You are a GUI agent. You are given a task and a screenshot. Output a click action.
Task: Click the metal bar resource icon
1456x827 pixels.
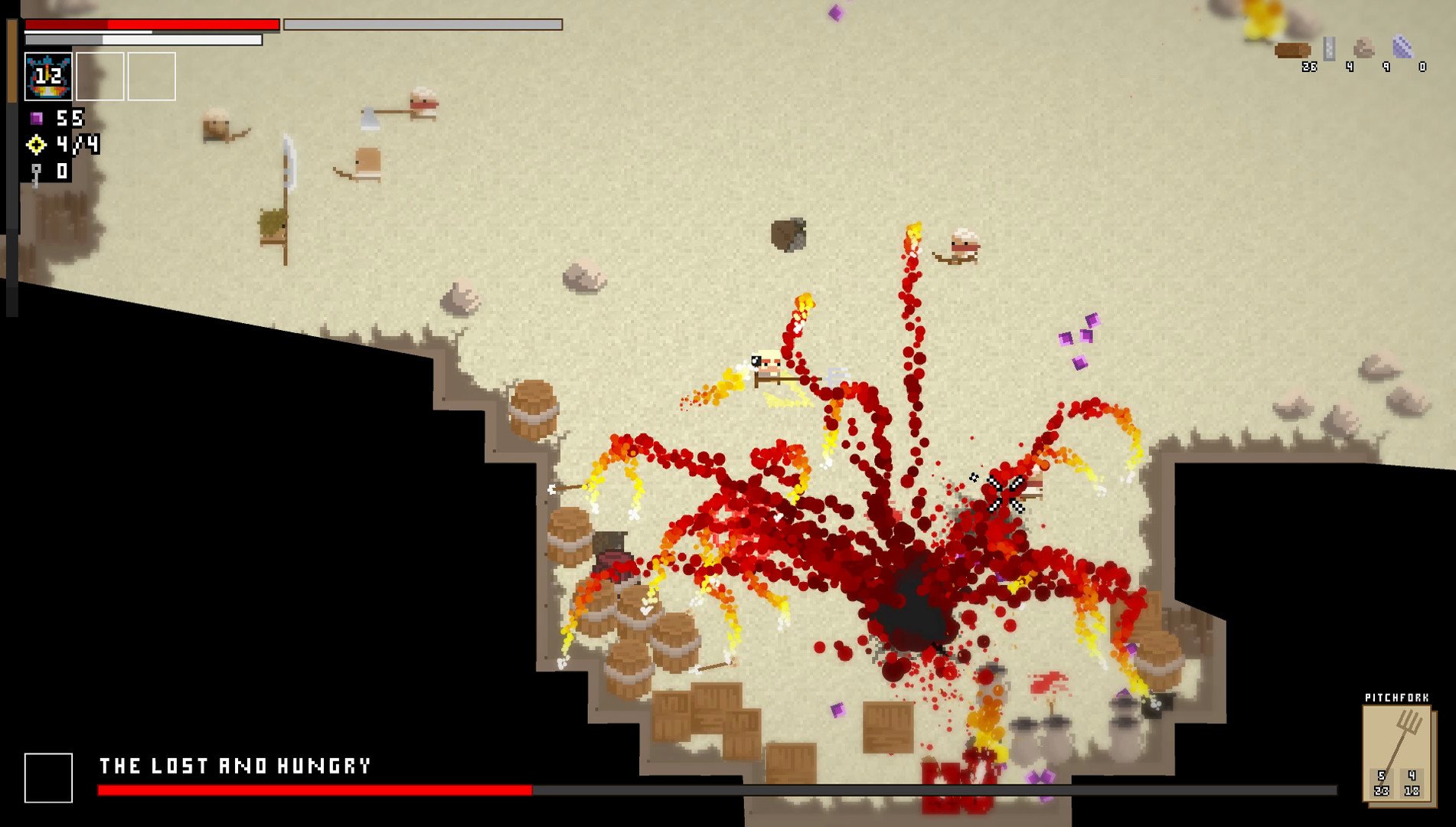pos(1329,49)
